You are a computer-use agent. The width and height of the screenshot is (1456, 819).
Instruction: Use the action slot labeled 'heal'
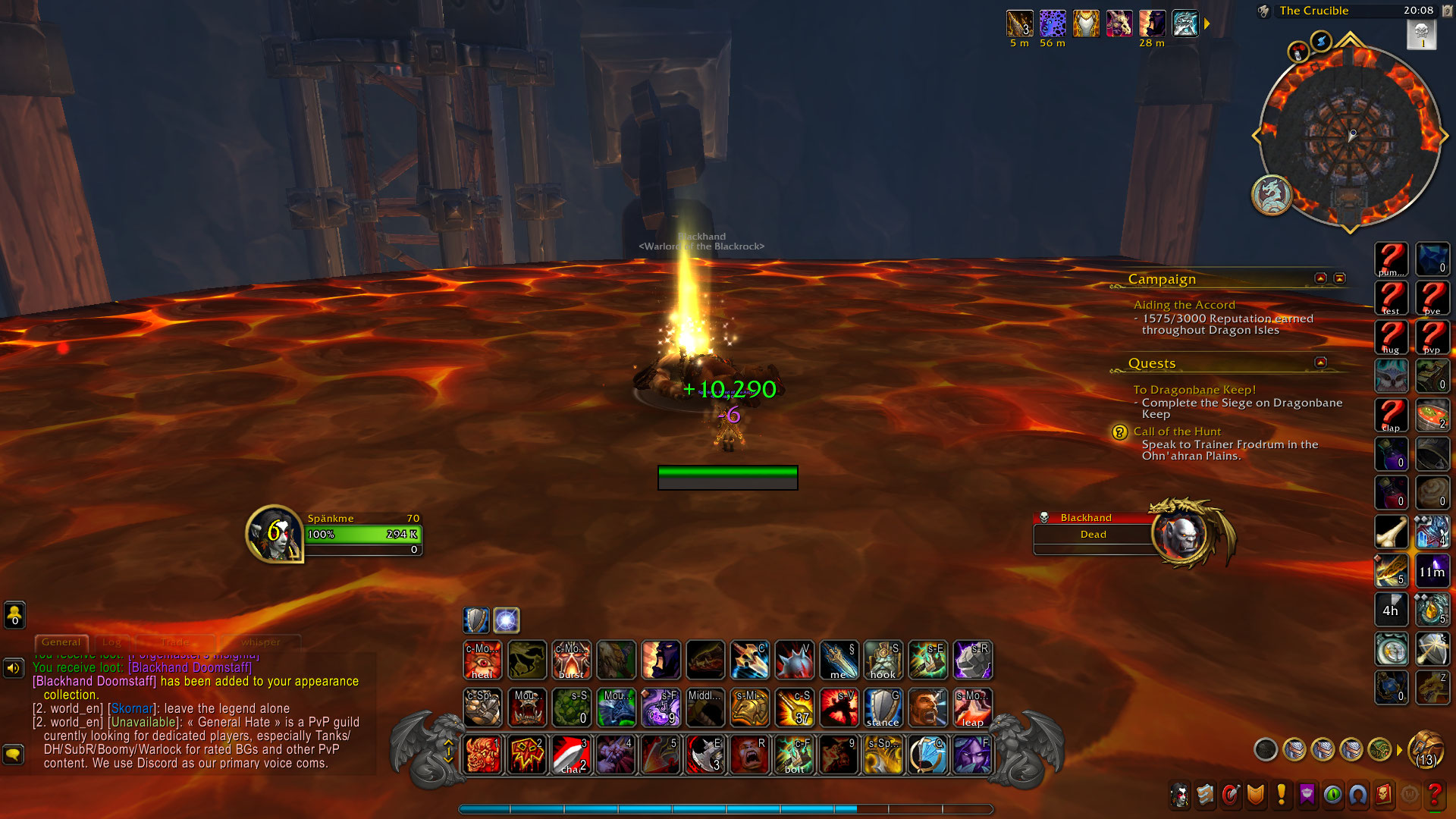coord(482,660)
